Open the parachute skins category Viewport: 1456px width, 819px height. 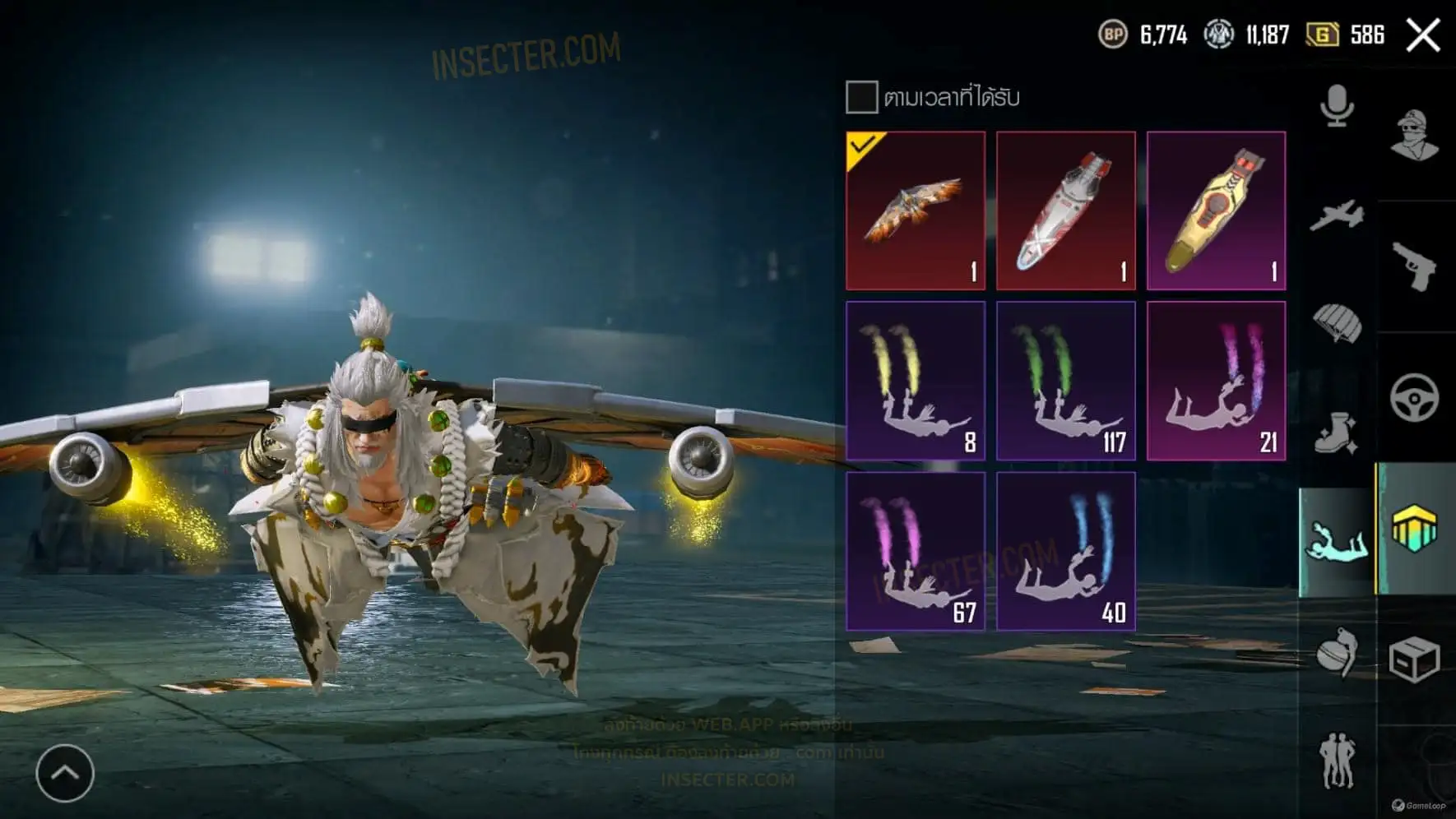[1337, 323]
